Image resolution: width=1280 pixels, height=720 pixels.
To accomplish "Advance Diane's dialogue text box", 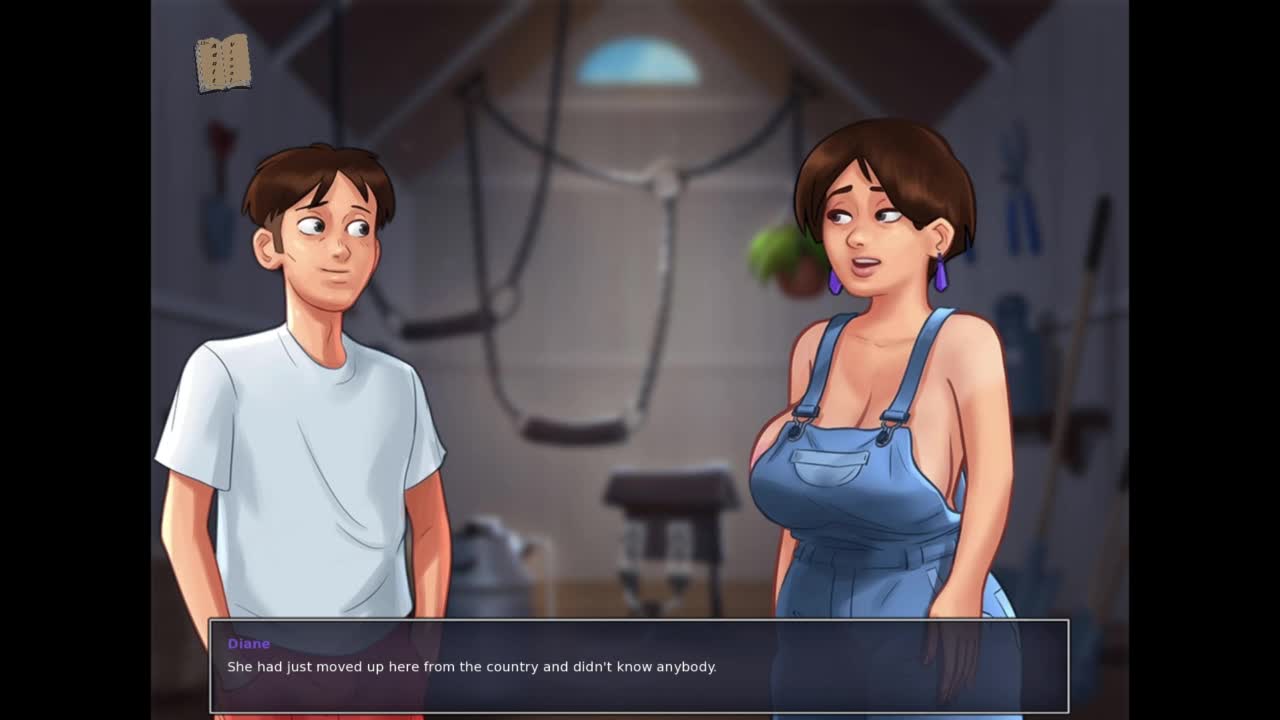I will click(638, 666).
